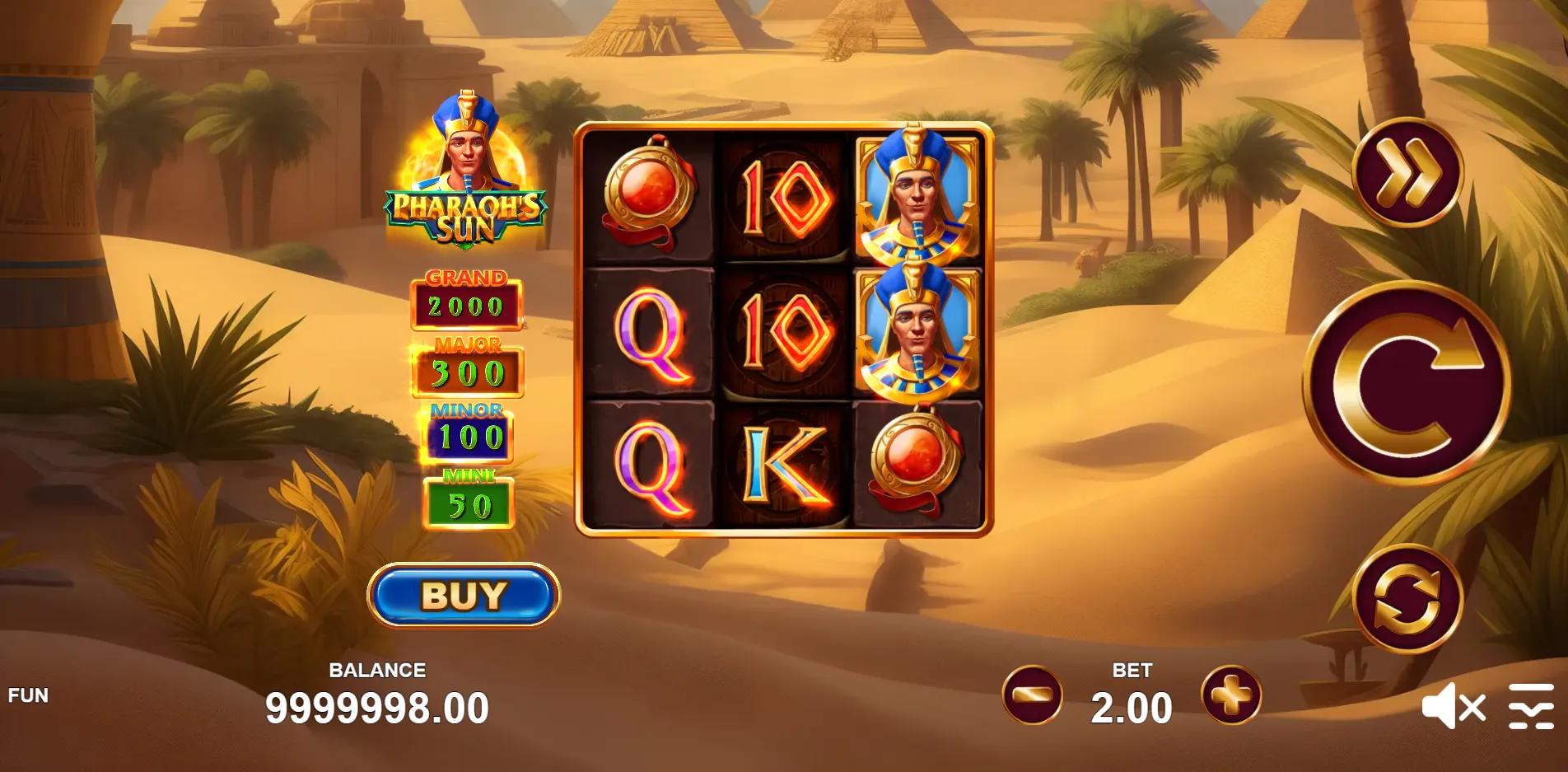Click the bet amount showing 2.00
The height and width of the screenshot is (772, 1568).
pyautogui.click(x=1133, y=707)
